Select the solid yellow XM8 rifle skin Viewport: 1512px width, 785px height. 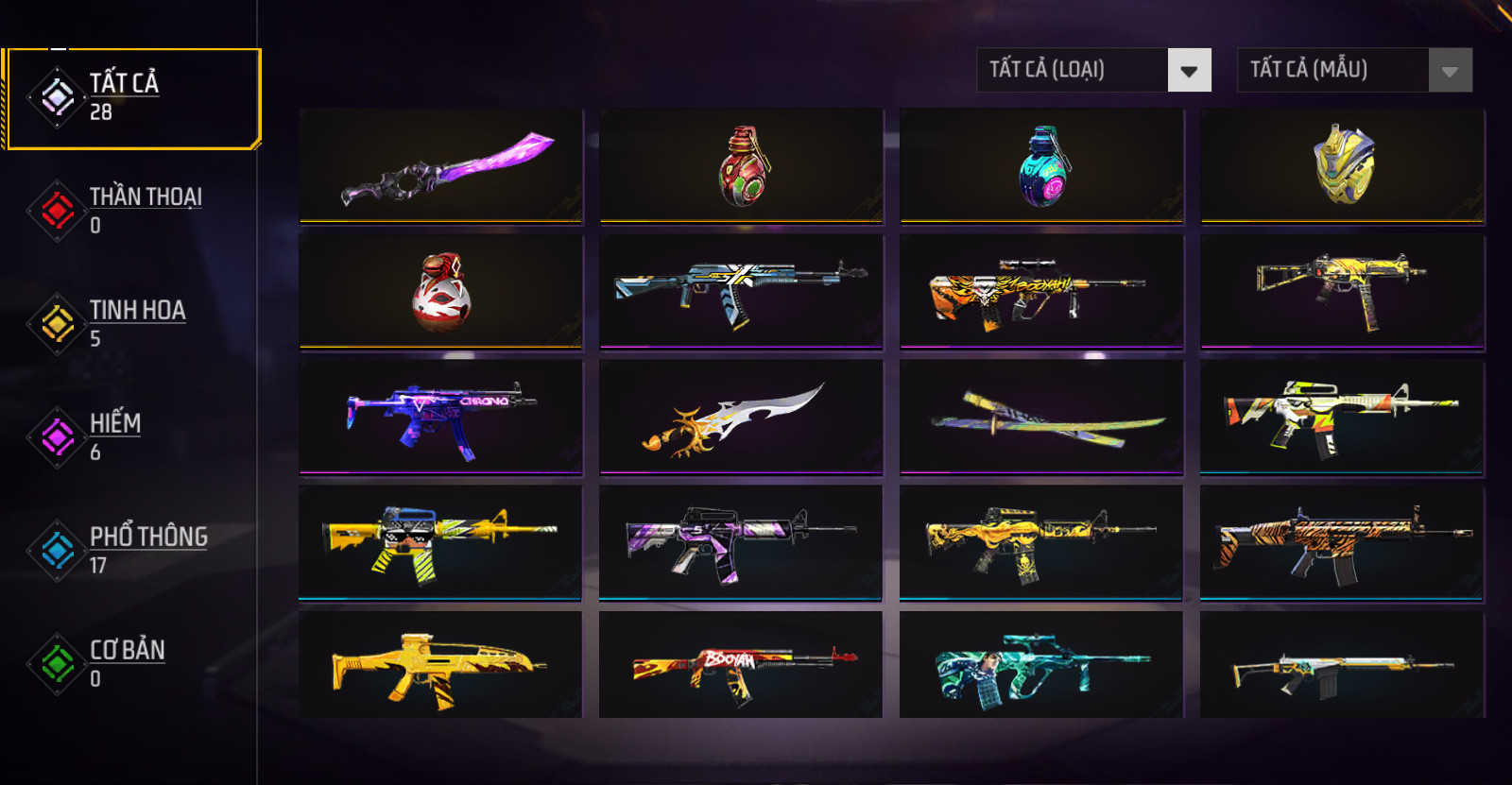tap(441, 666)
